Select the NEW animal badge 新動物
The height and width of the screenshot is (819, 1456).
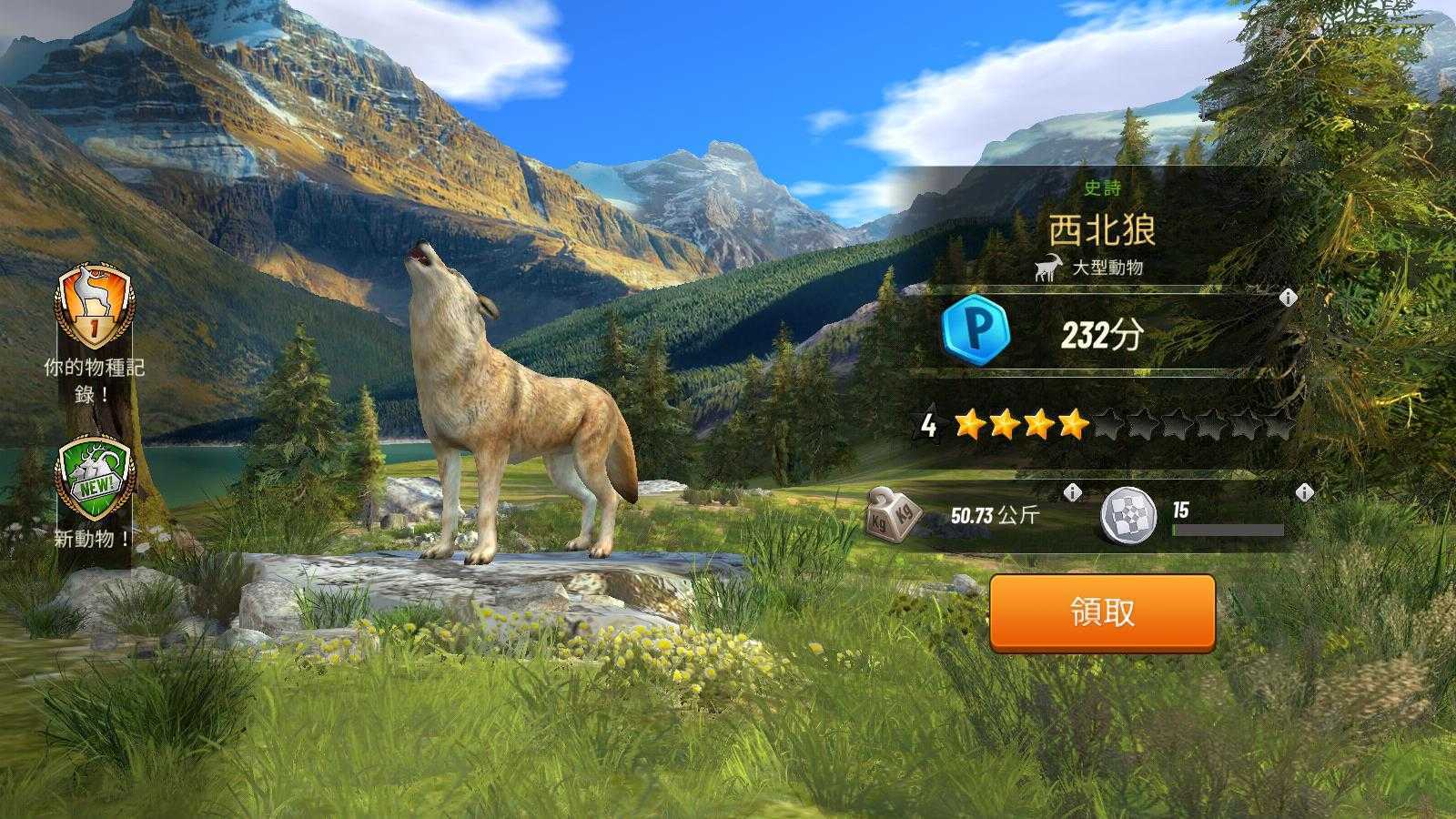pos(94,480)
